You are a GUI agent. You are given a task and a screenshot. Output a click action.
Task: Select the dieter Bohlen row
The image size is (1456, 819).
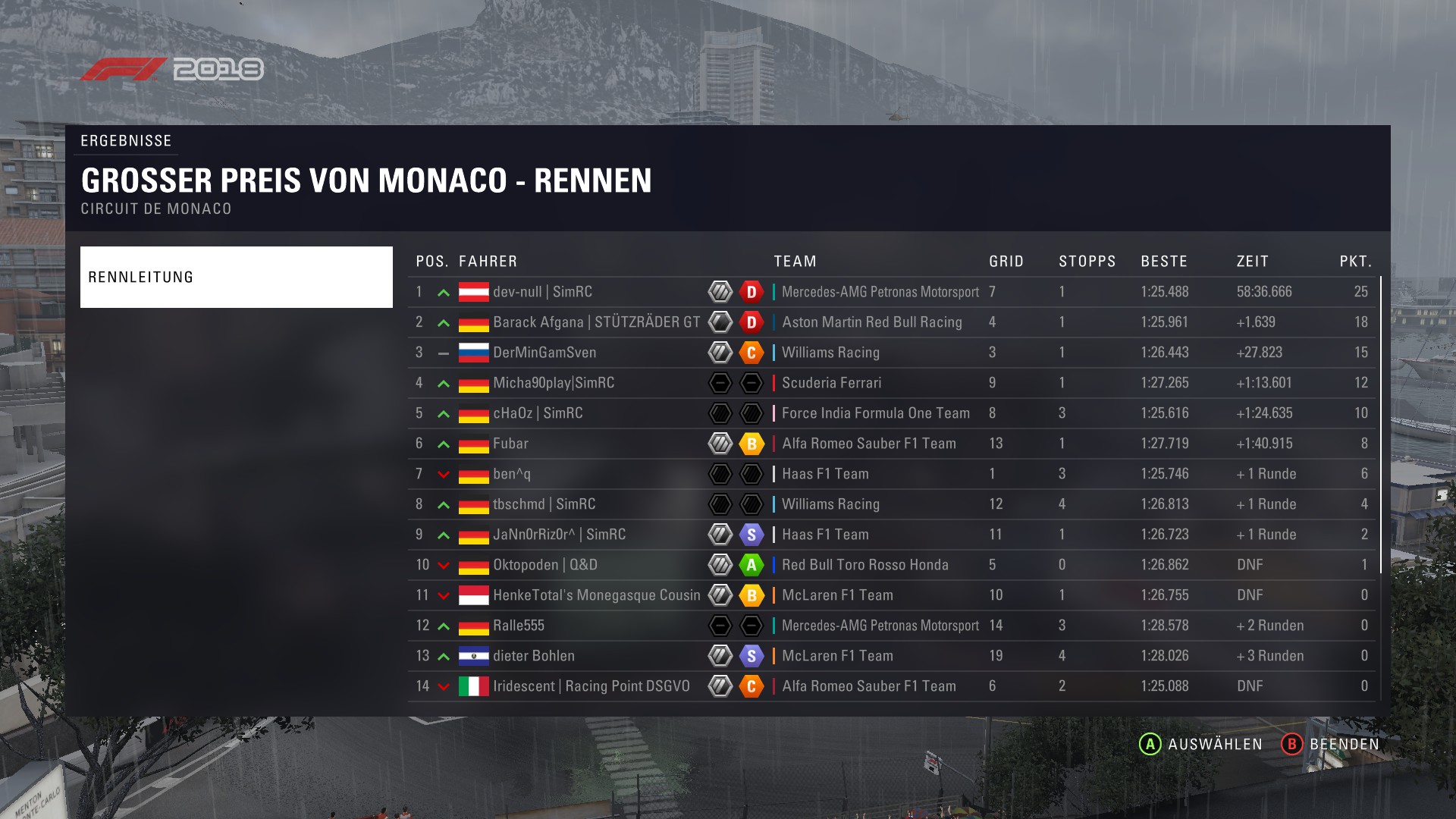click(x=534, y=656)
